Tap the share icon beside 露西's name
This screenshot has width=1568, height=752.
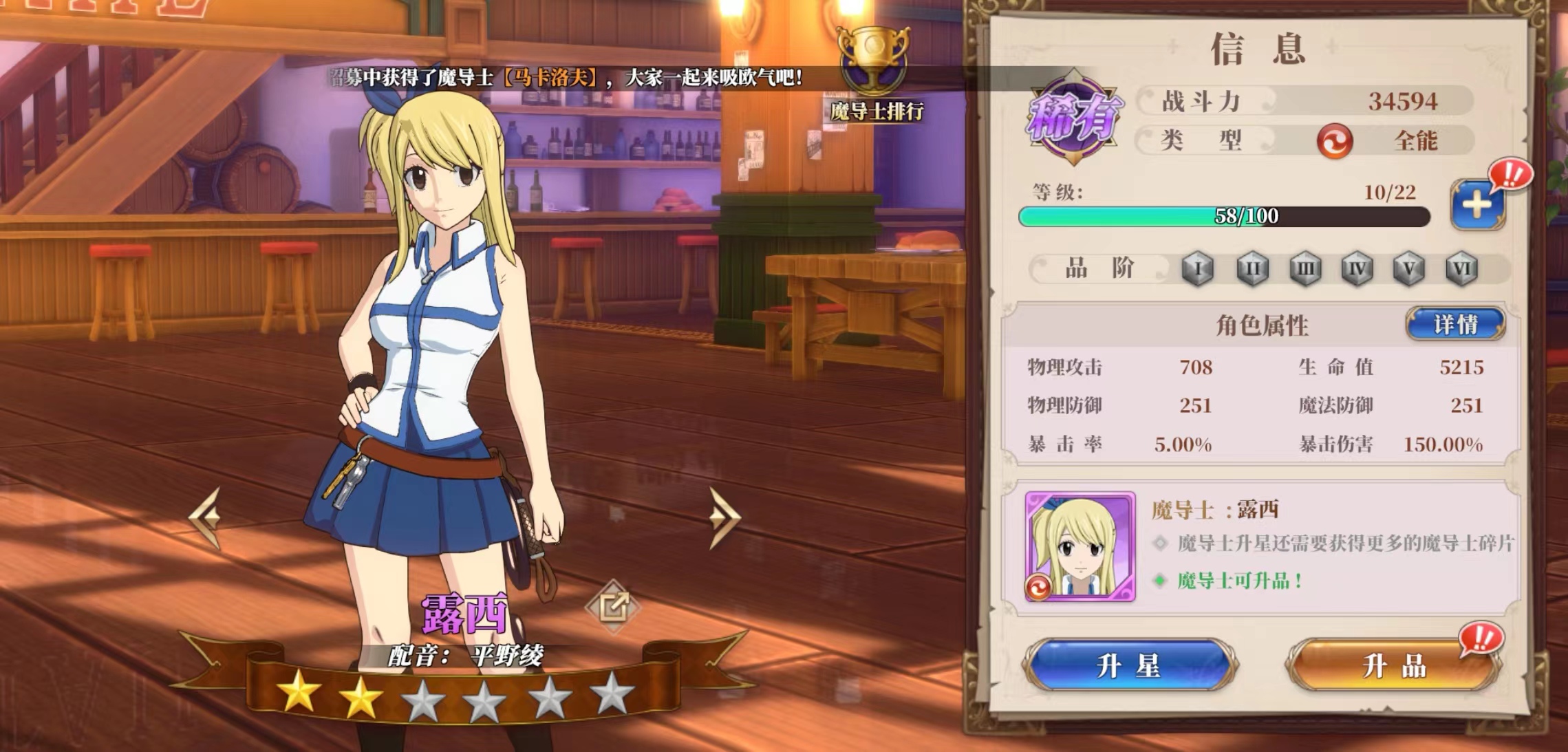pos(612,606)
